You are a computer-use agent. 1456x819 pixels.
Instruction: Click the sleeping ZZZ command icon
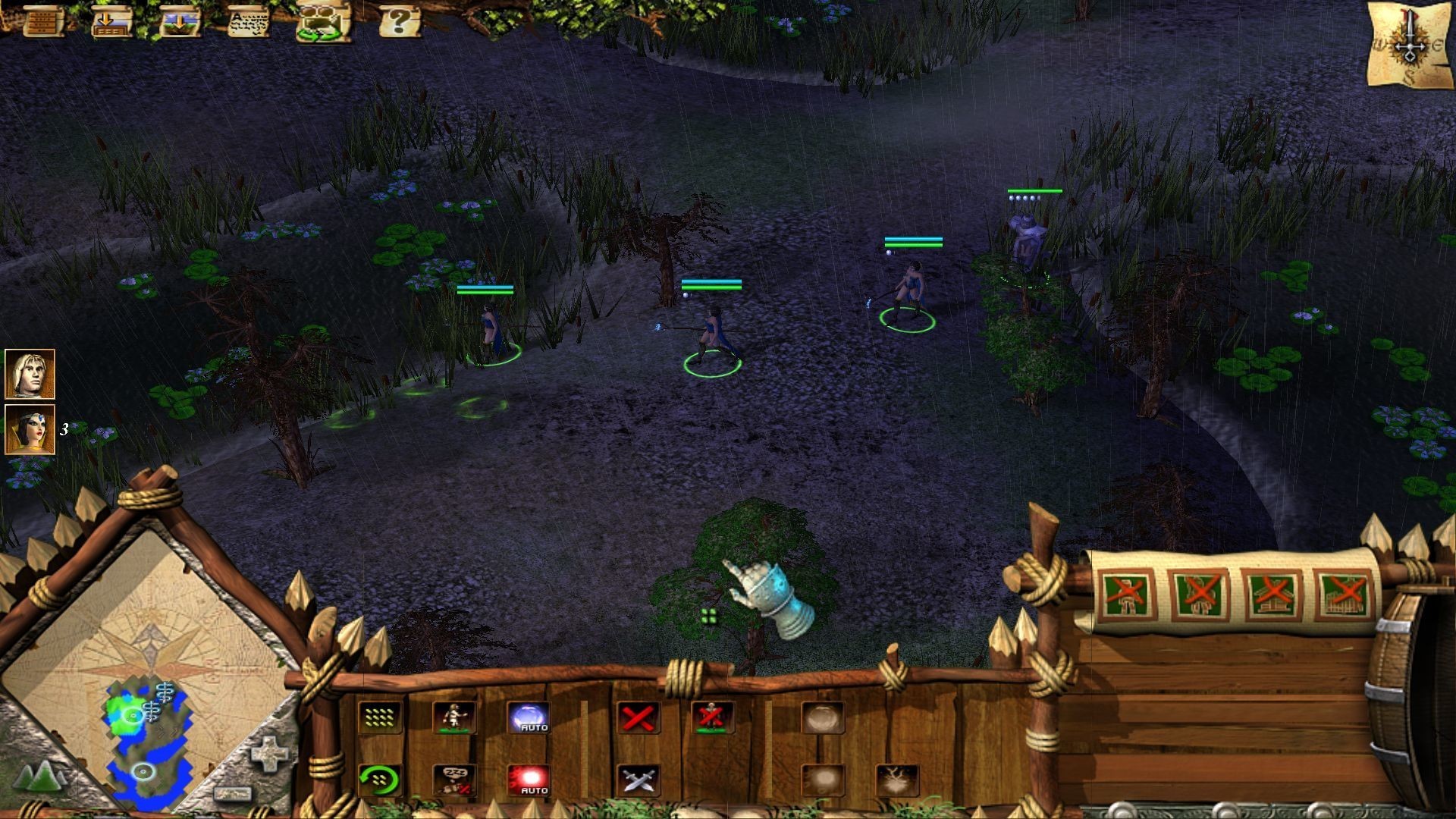coord(453,780)
